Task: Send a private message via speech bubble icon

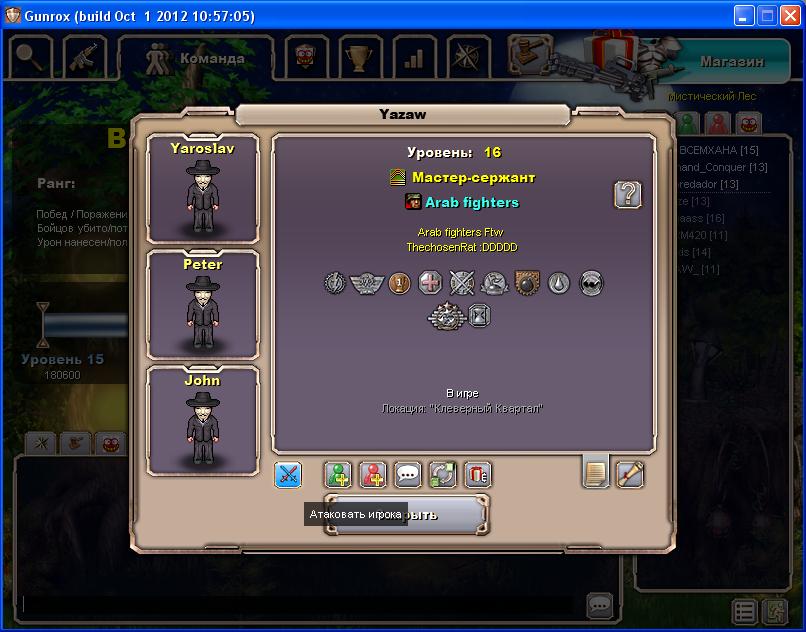Action: (408, 474)
